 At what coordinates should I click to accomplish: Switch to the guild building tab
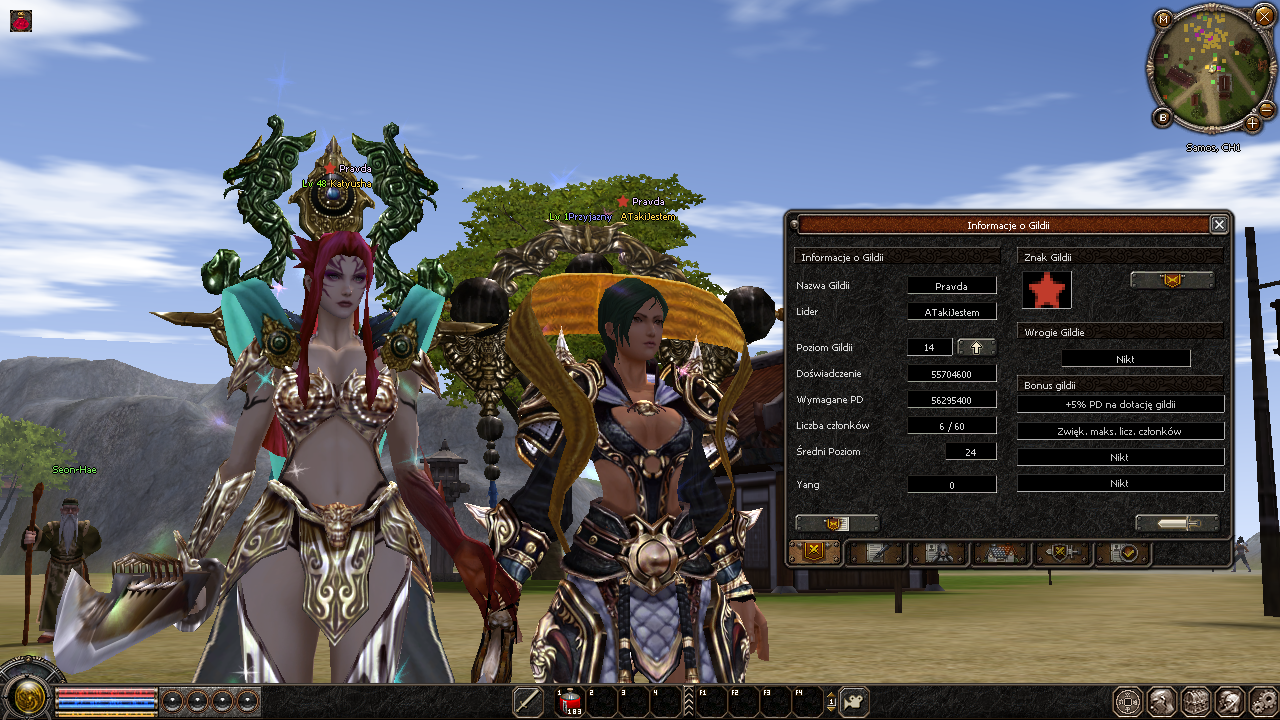(999, 552)
